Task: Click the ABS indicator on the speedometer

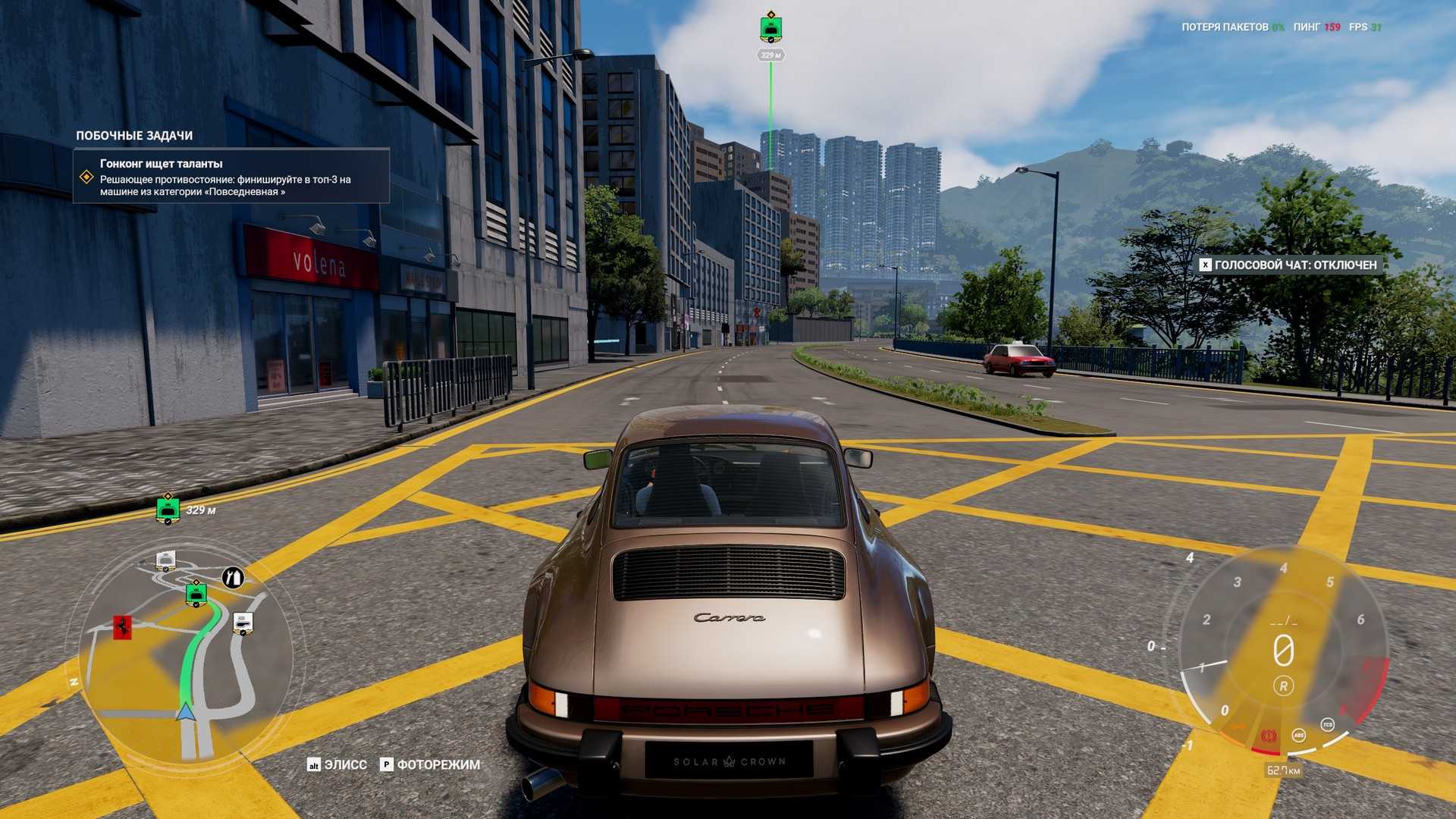Action: (1299, 735)
